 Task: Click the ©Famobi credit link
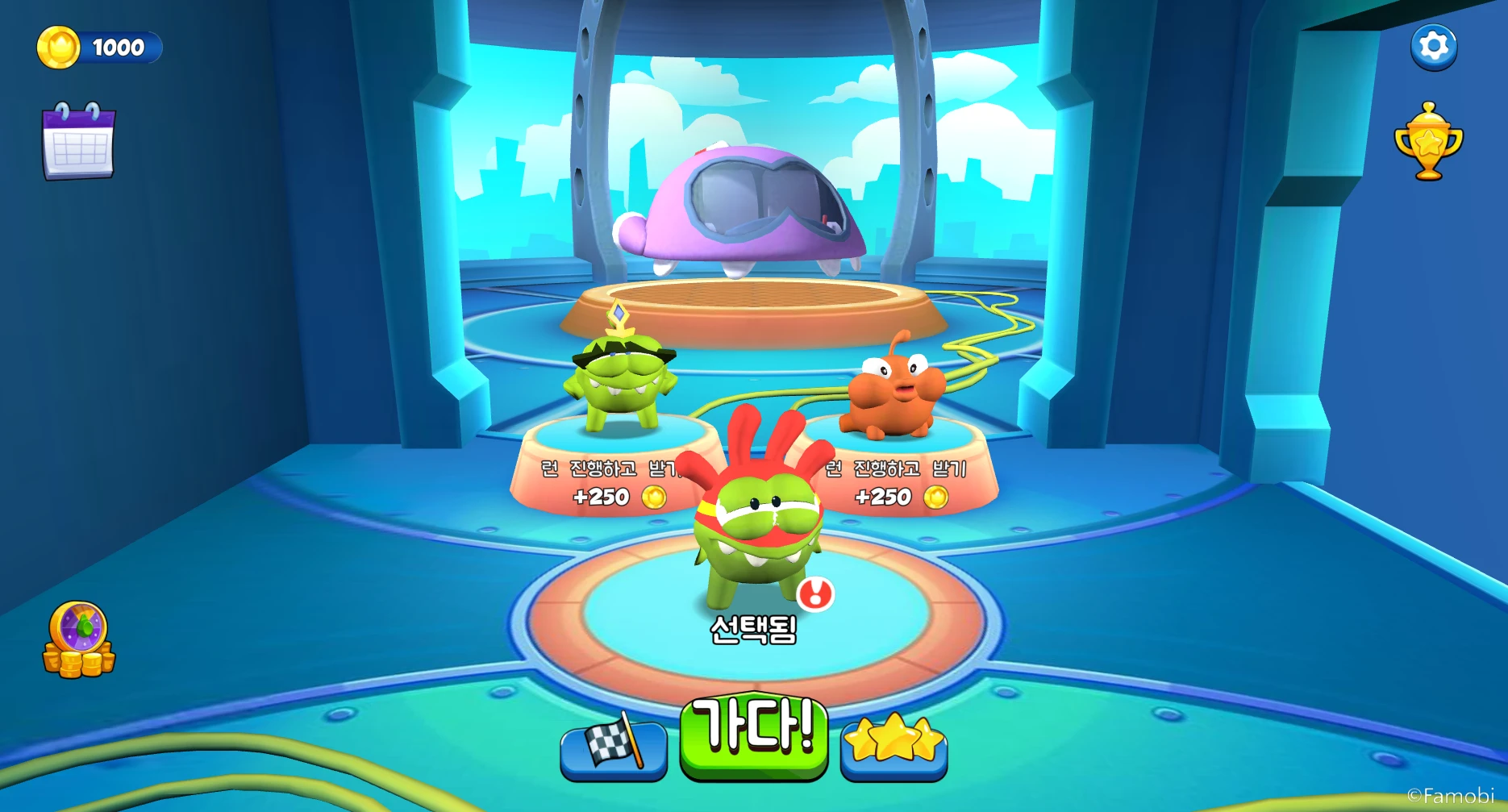(x=1452, y=794)
